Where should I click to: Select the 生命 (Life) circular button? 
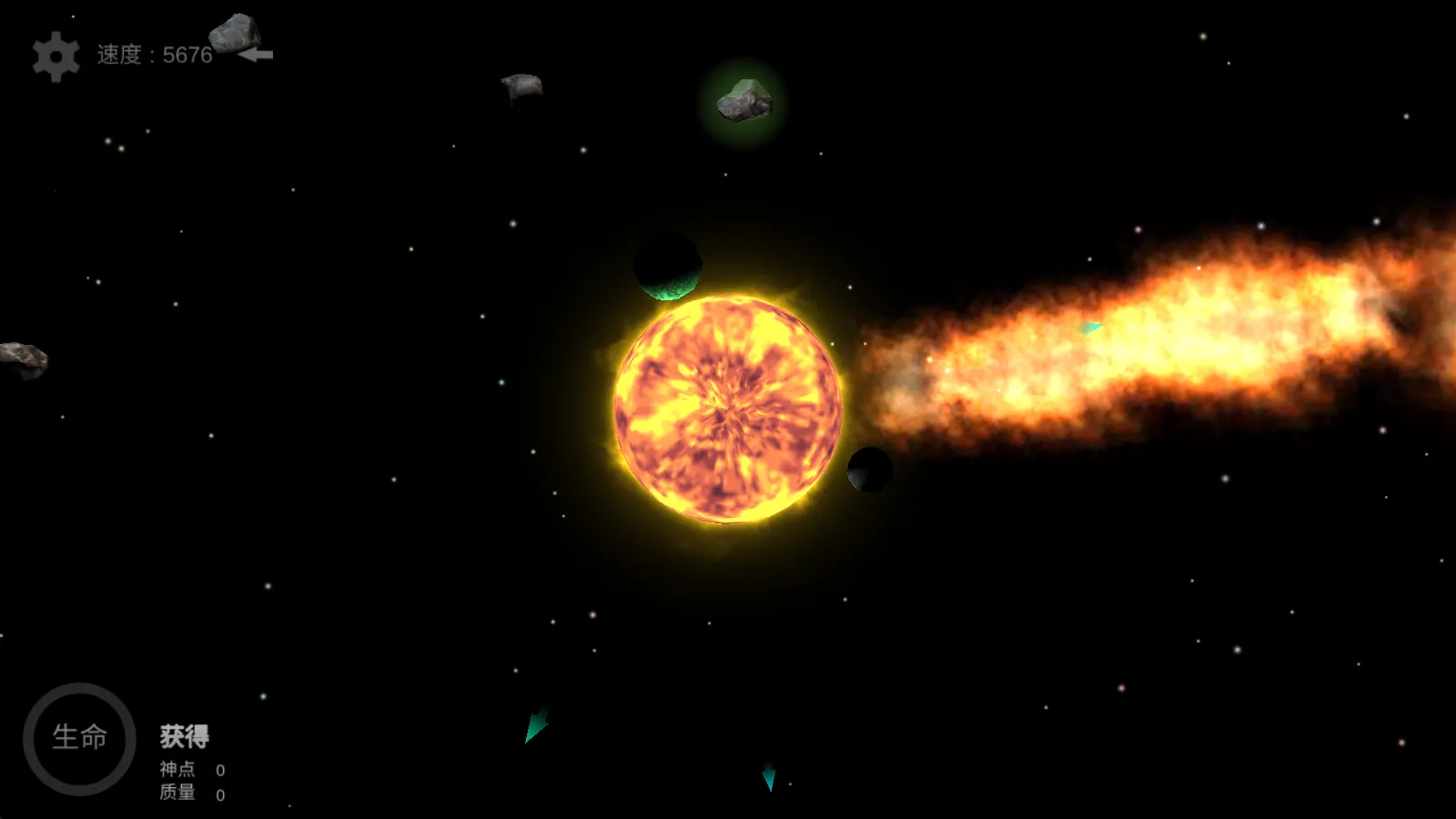tap(80, 737)
